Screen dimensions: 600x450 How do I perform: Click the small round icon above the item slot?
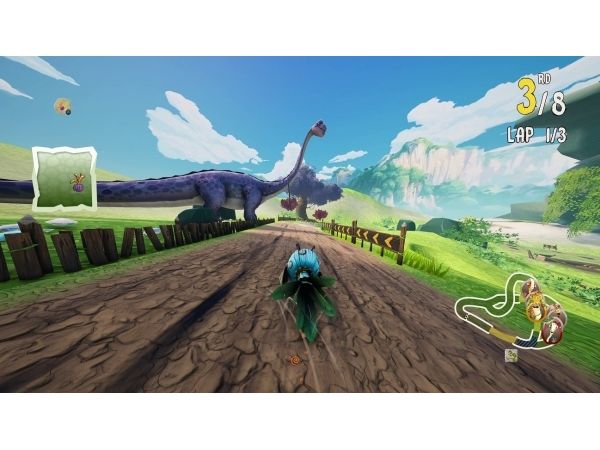click(63, 105)
